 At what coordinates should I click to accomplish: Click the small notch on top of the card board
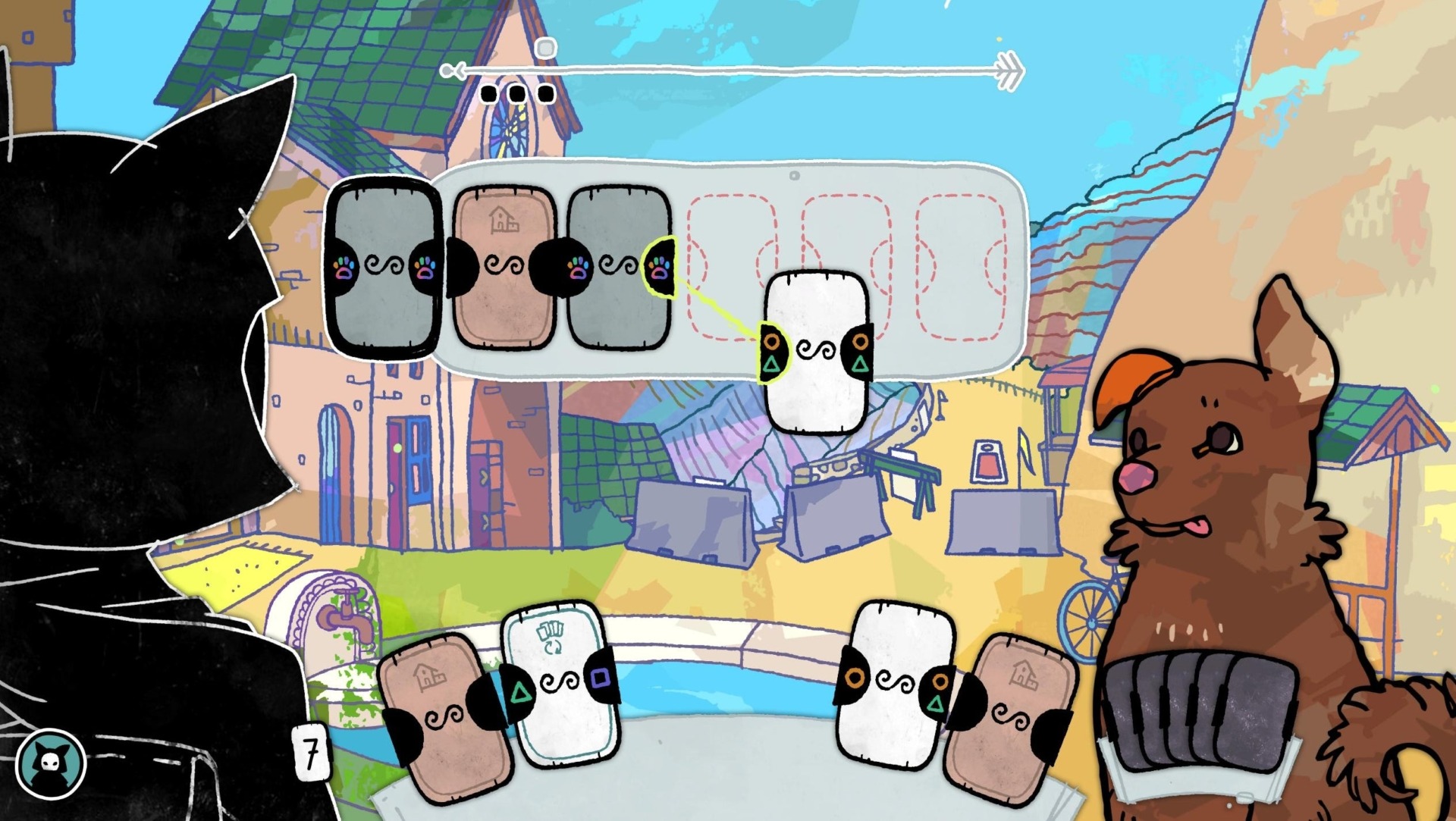(793, 175)
